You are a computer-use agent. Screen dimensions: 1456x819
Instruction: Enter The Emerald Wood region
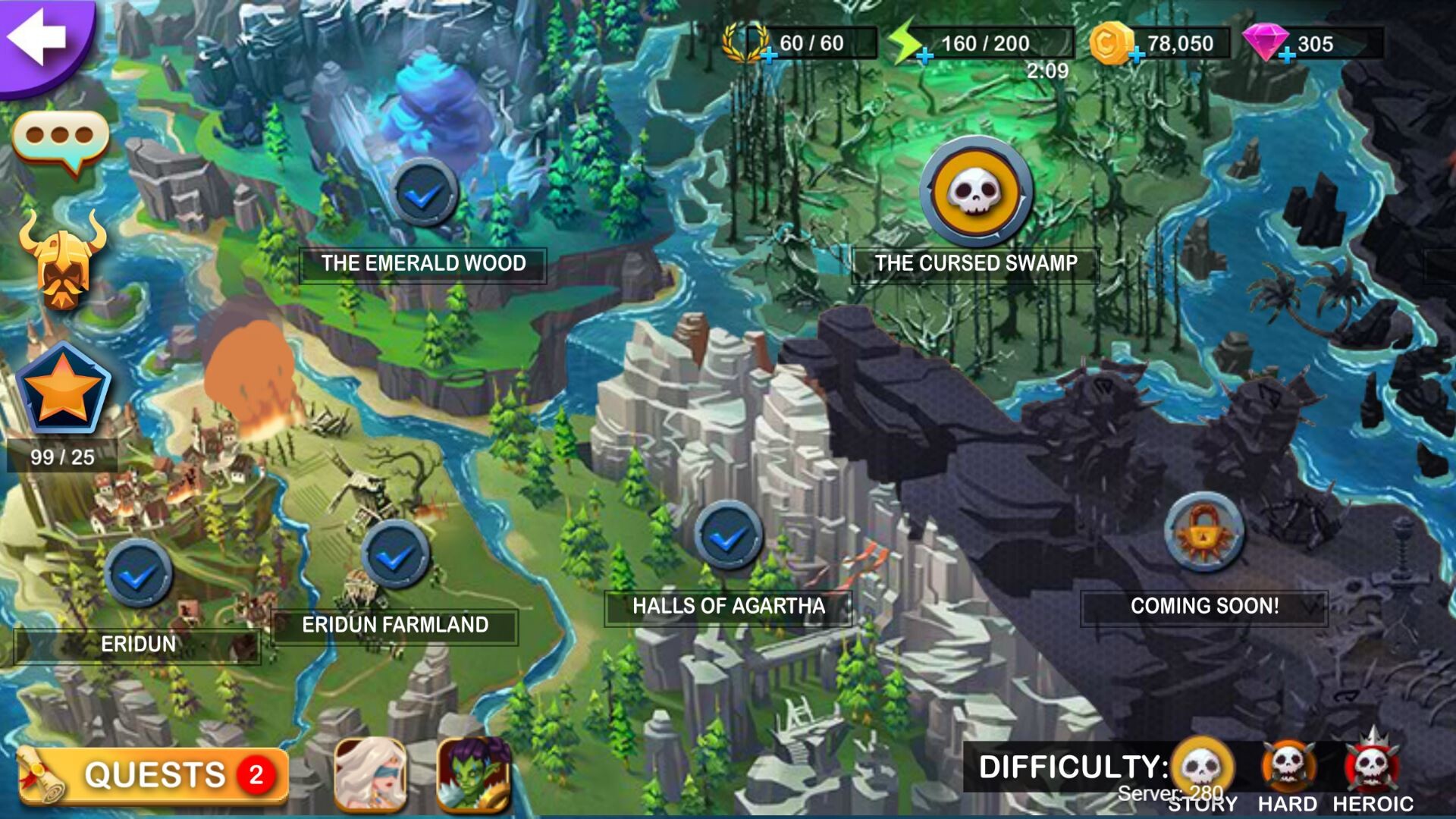click(425, 193)
